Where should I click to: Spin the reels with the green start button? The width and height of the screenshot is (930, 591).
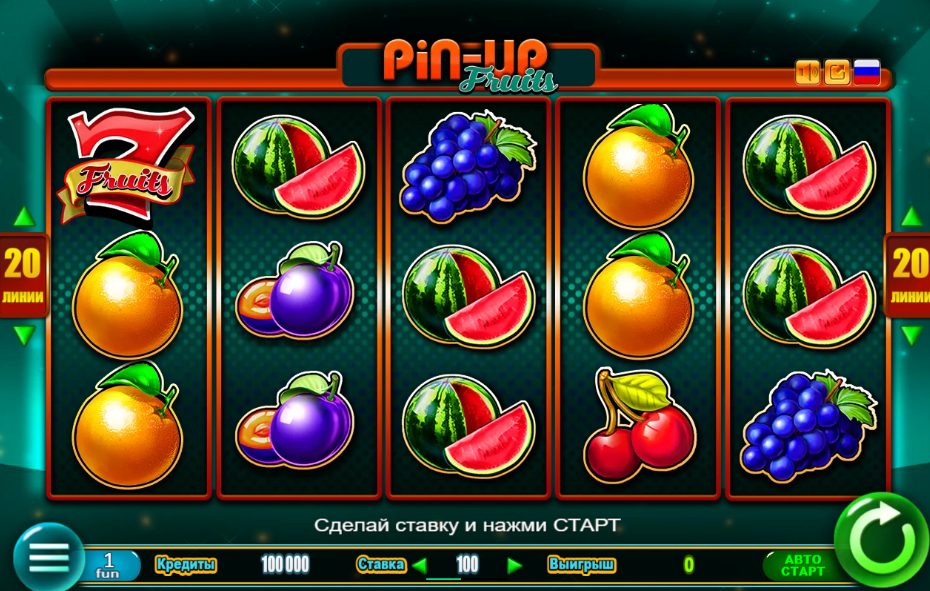pos(880,541)
